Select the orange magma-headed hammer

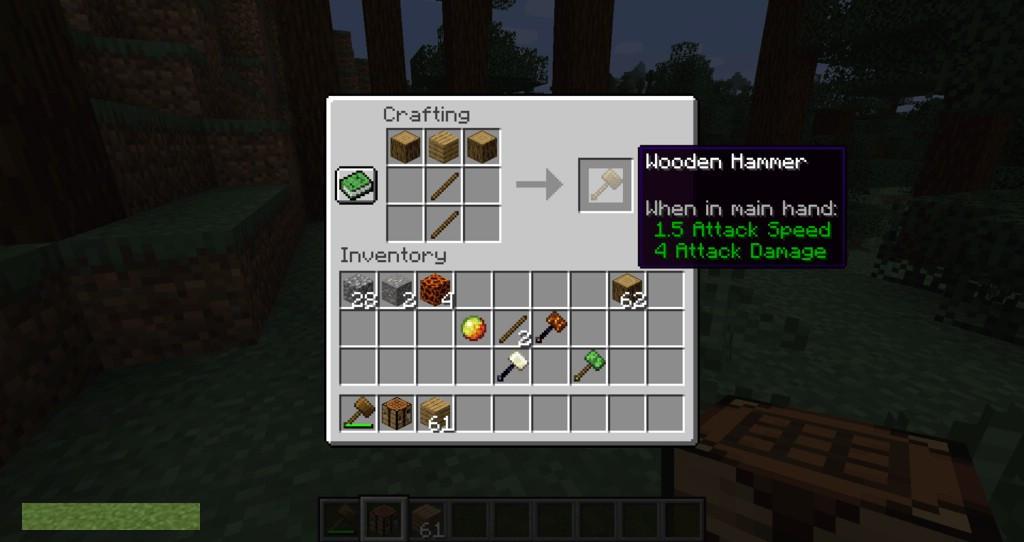tap(550, 328)
